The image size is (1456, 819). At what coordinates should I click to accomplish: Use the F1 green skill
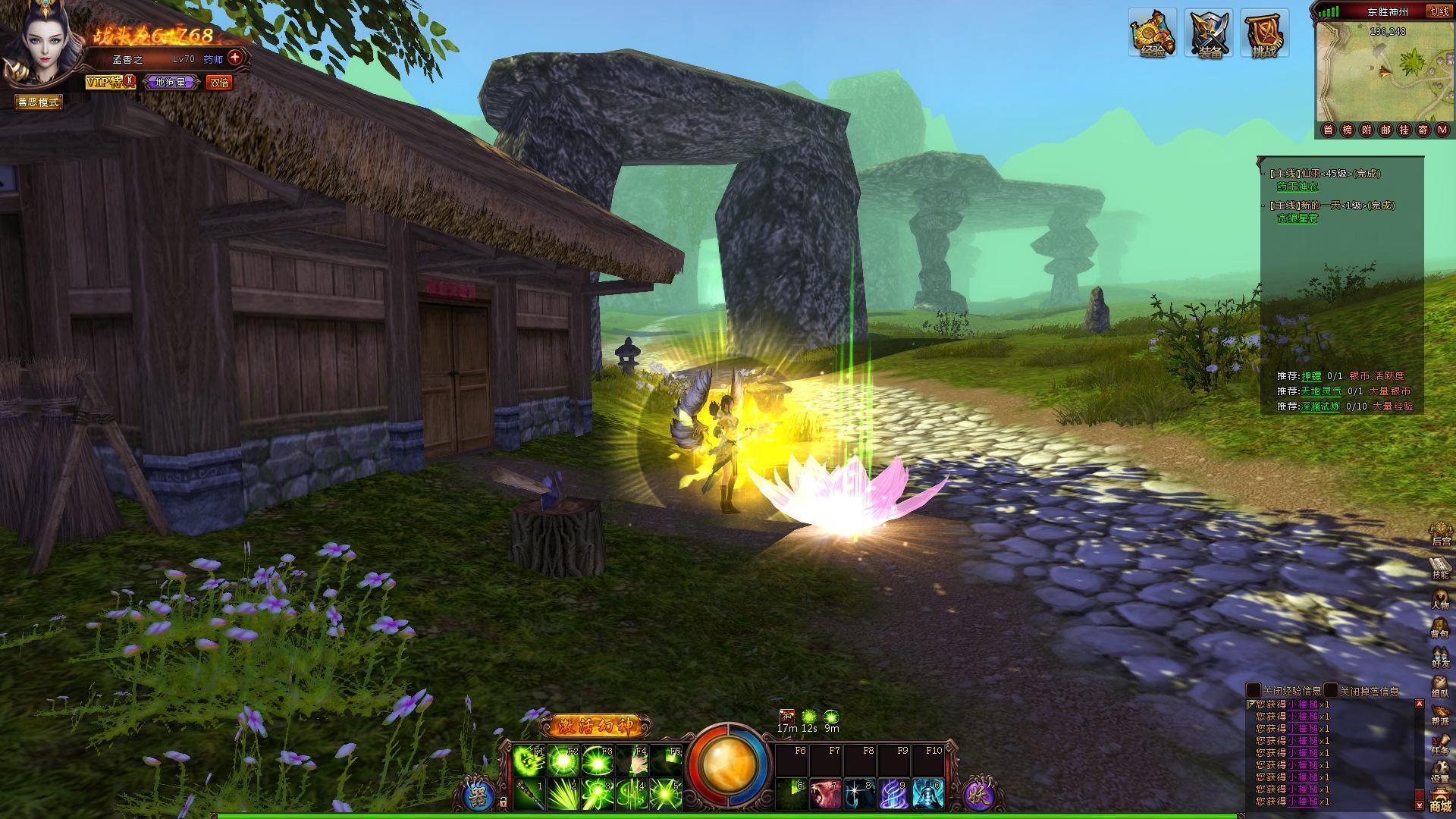pos(529,760)
